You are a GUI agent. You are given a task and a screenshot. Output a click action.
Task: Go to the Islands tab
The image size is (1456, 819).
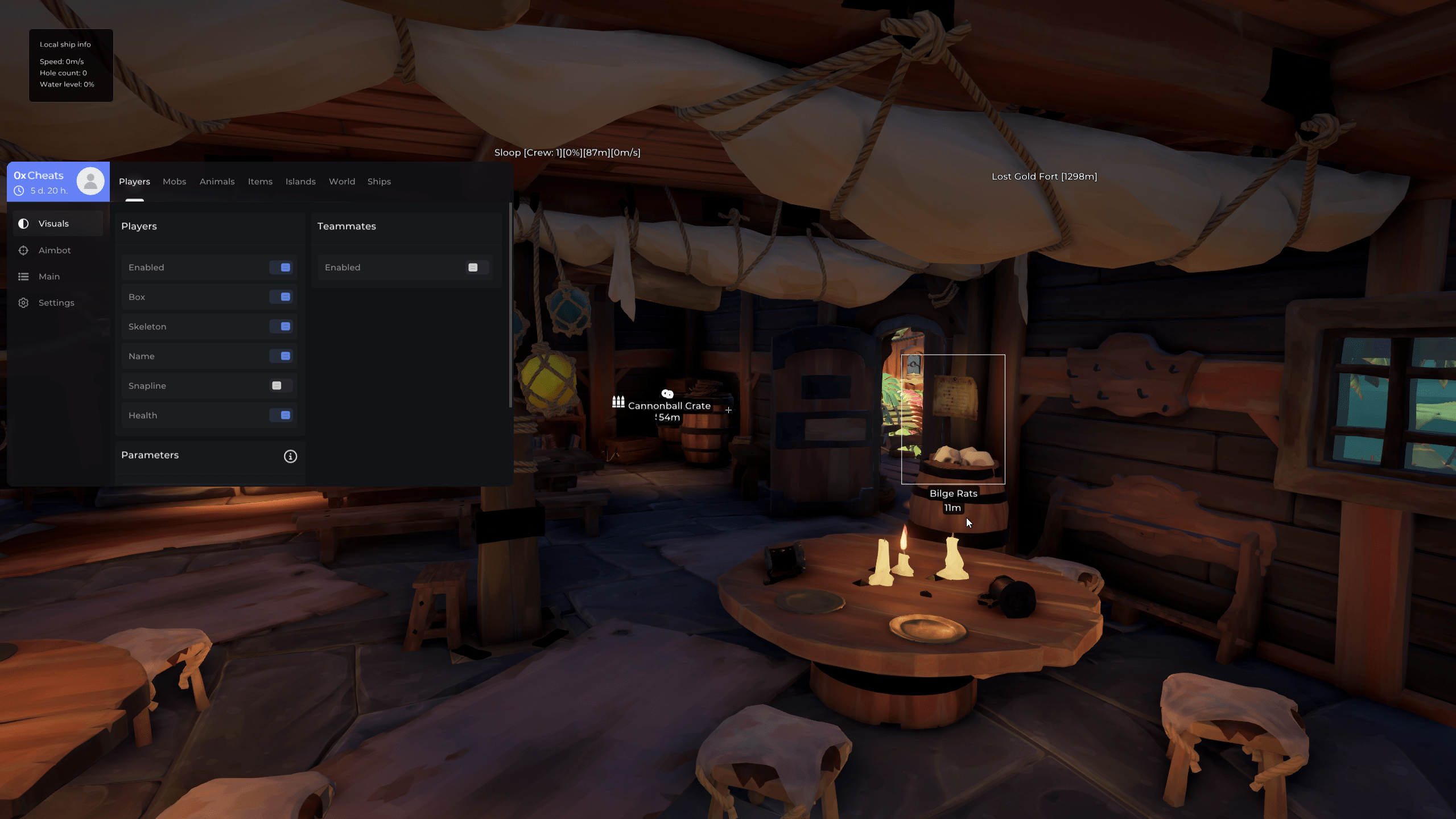tap(300, 182)
